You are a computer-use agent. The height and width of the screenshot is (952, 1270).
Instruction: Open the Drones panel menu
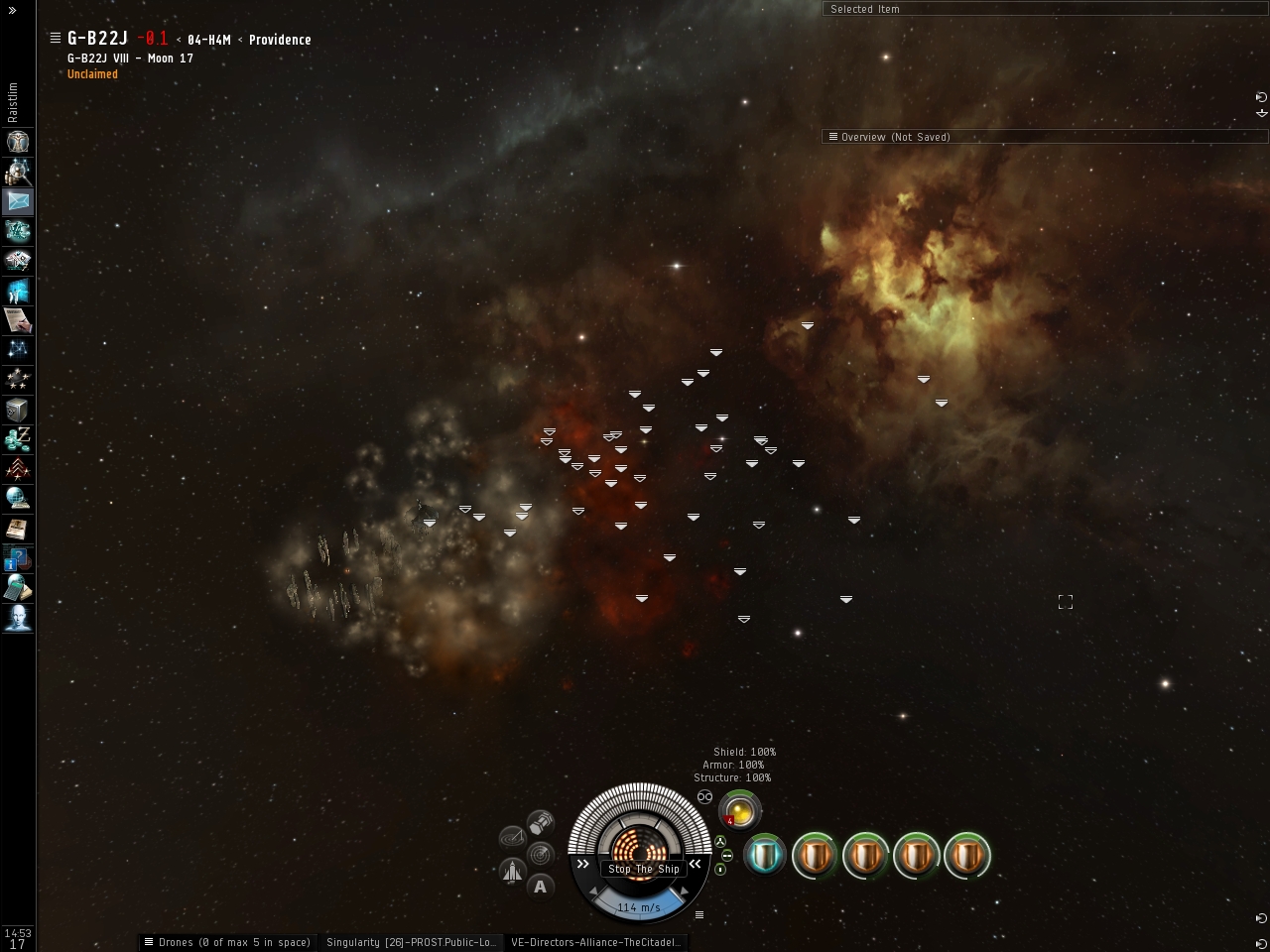(149, 942)
